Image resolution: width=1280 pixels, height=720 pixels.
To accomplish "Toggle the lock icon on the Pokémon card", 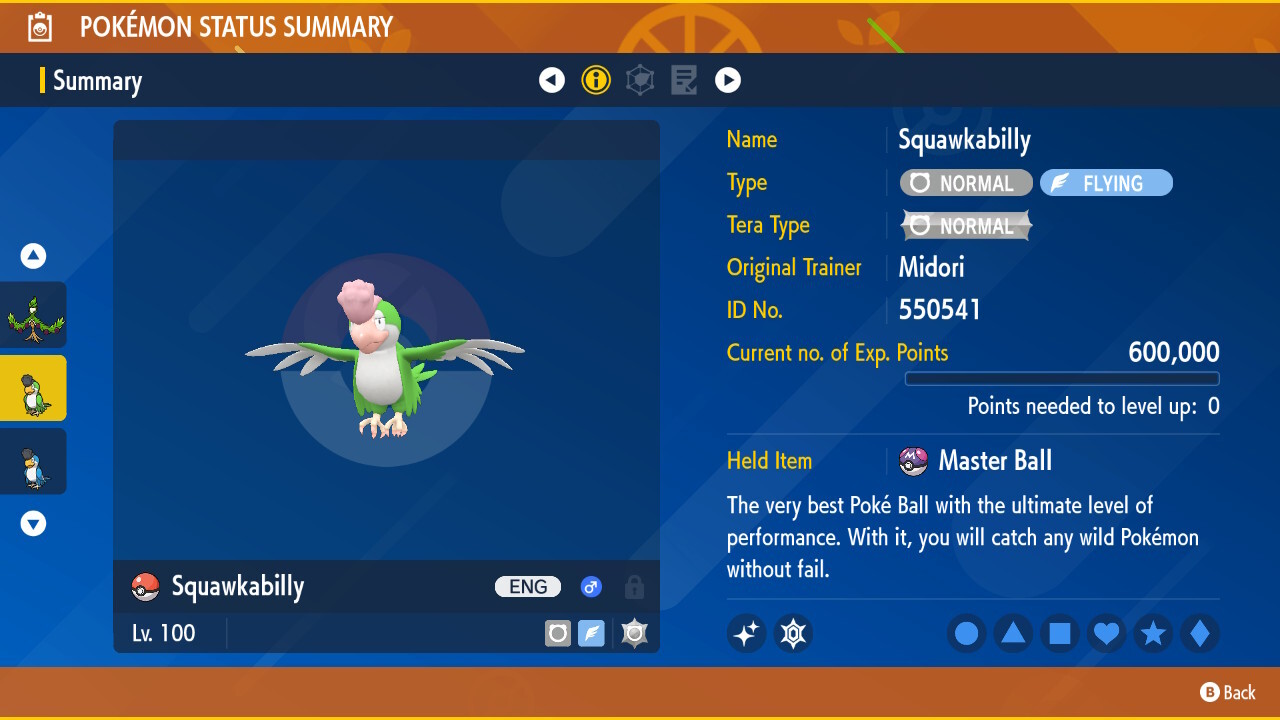I will (634, 587).
